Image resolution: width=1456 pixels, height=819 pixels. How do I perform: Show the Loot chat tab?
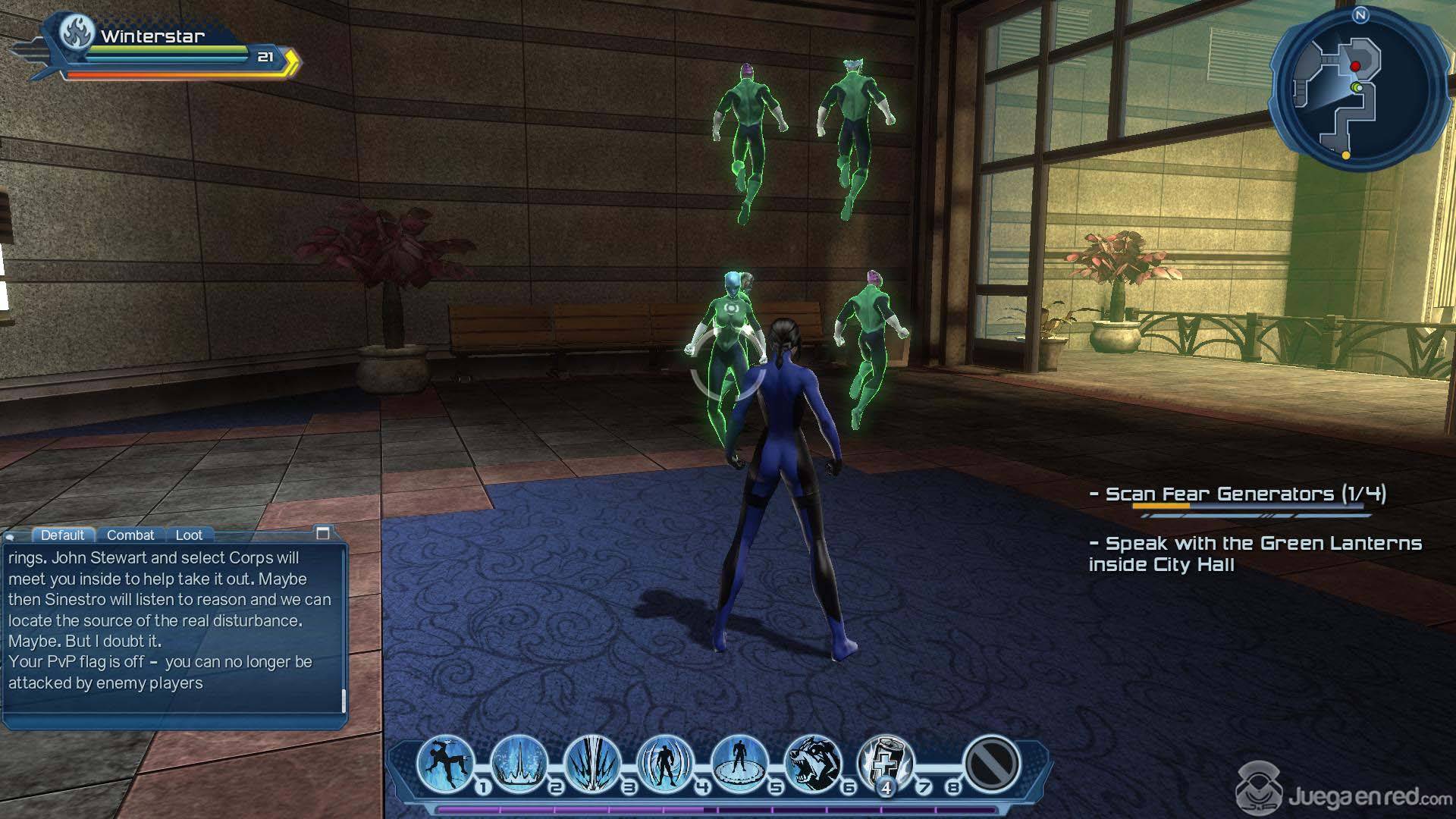coord(189,535)
